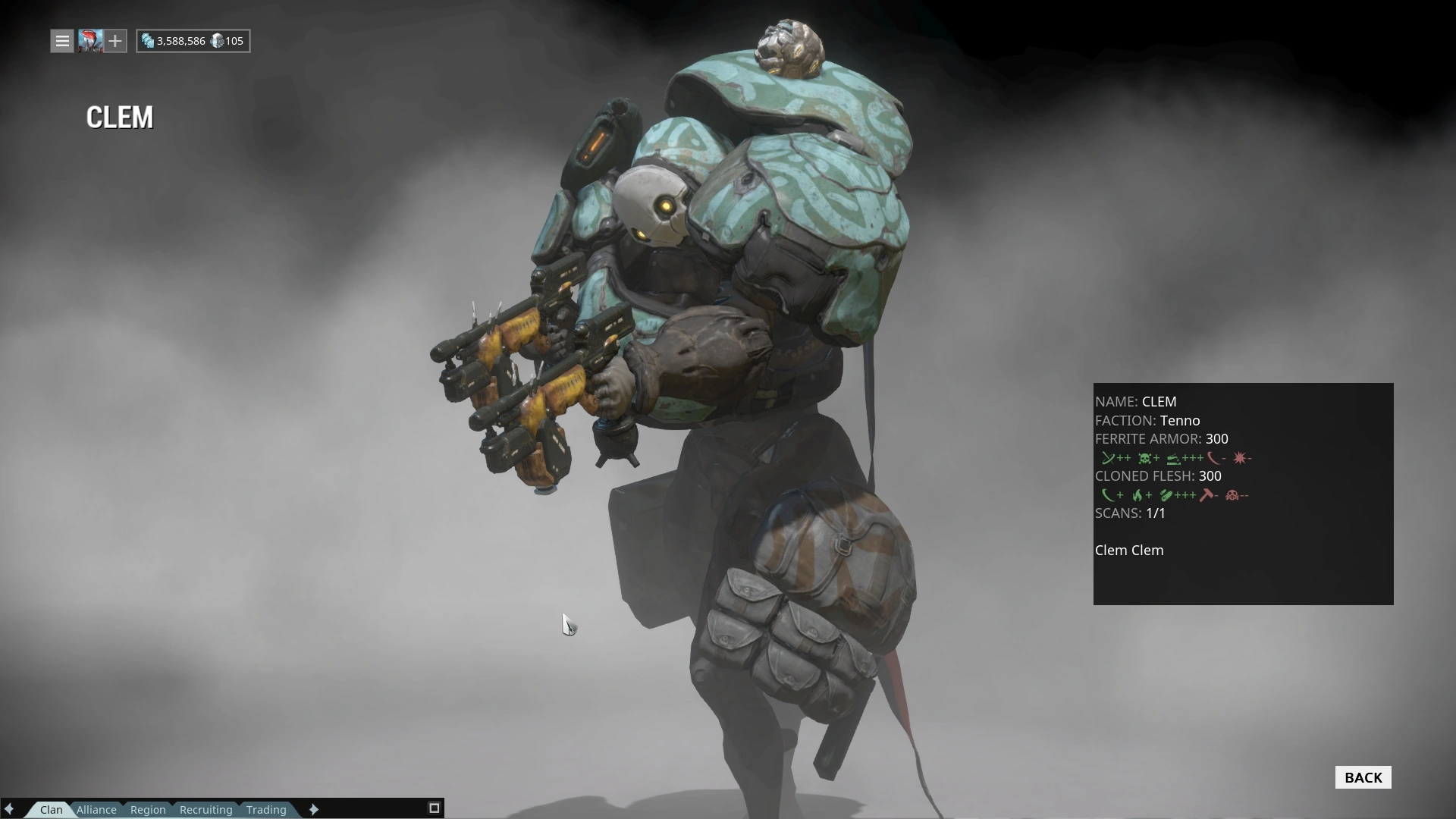Expand the chat window with the square button
This screenshot has width=1456, height=819.
[x=435, y=808]
